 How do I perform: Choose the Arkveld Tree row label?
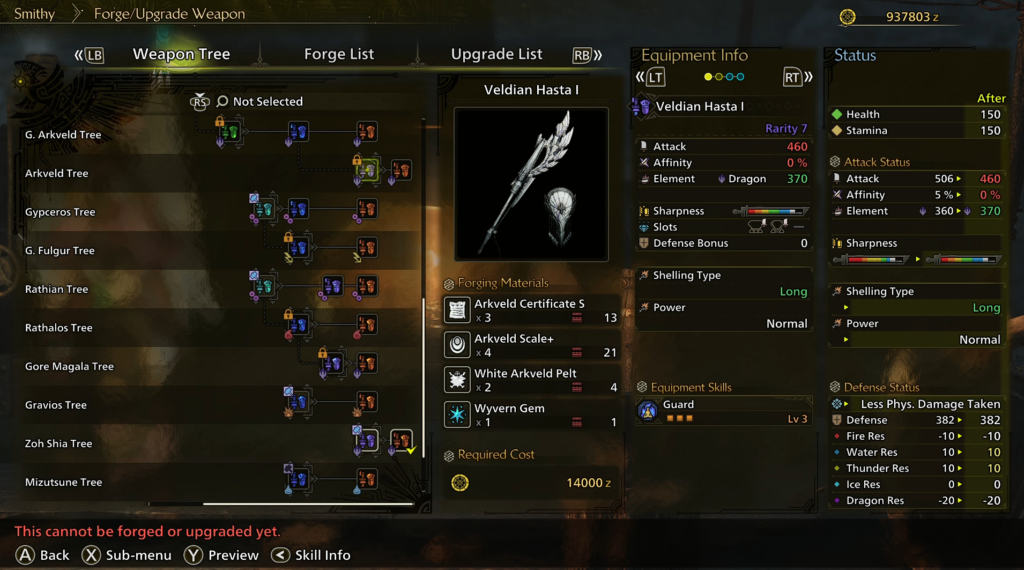(57, 173)
